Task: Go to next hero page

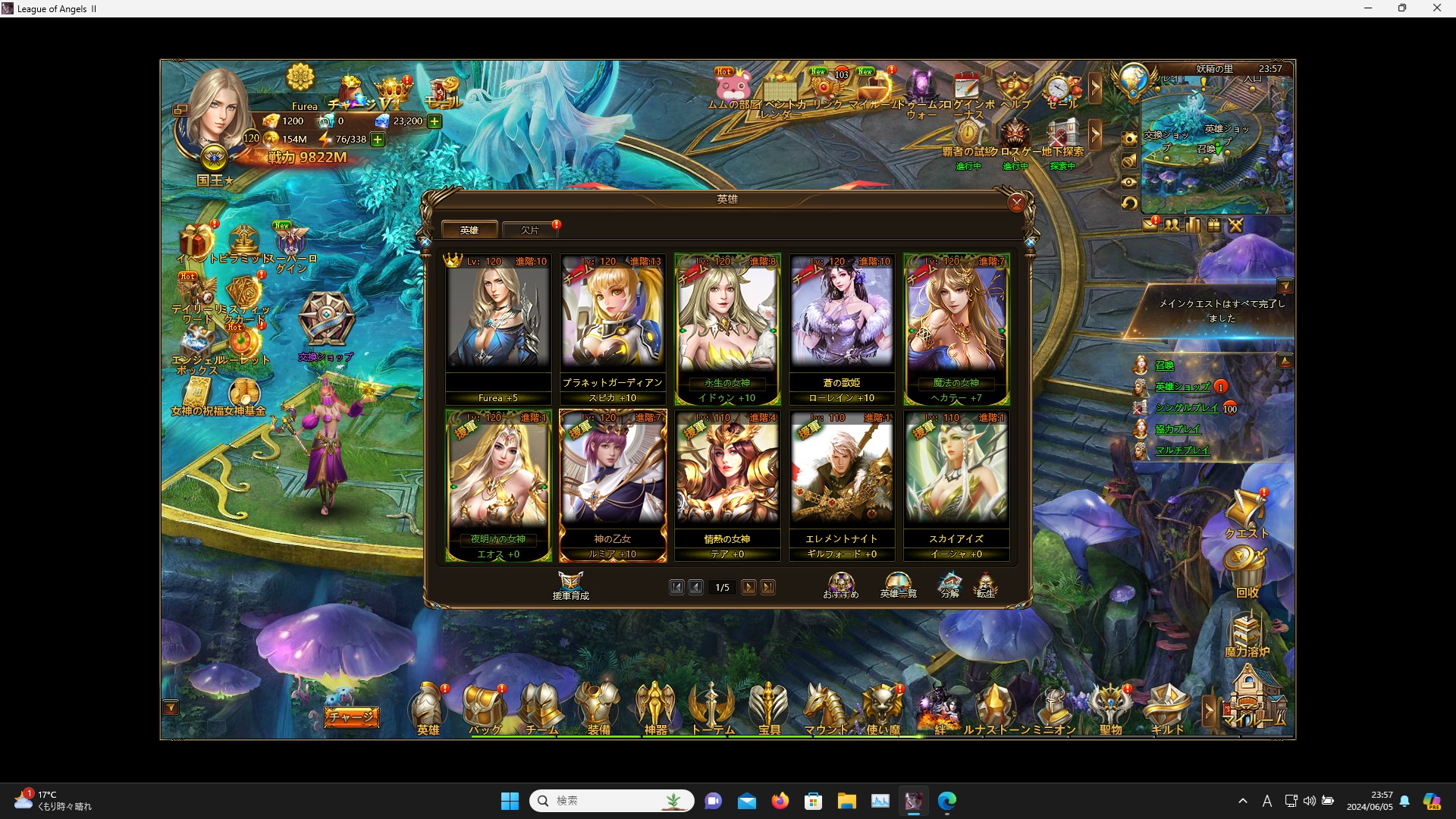Action: point(748,587)
